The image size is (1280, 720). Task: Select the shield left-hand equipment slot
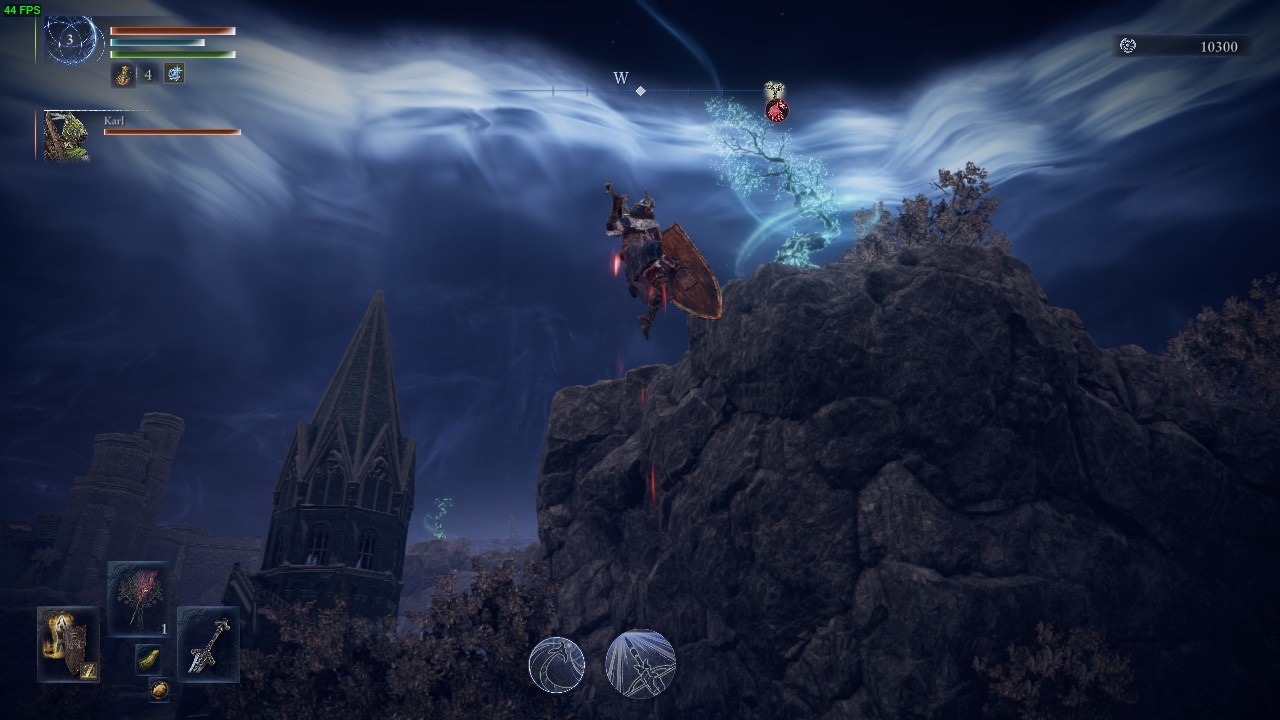coord(68,644)
